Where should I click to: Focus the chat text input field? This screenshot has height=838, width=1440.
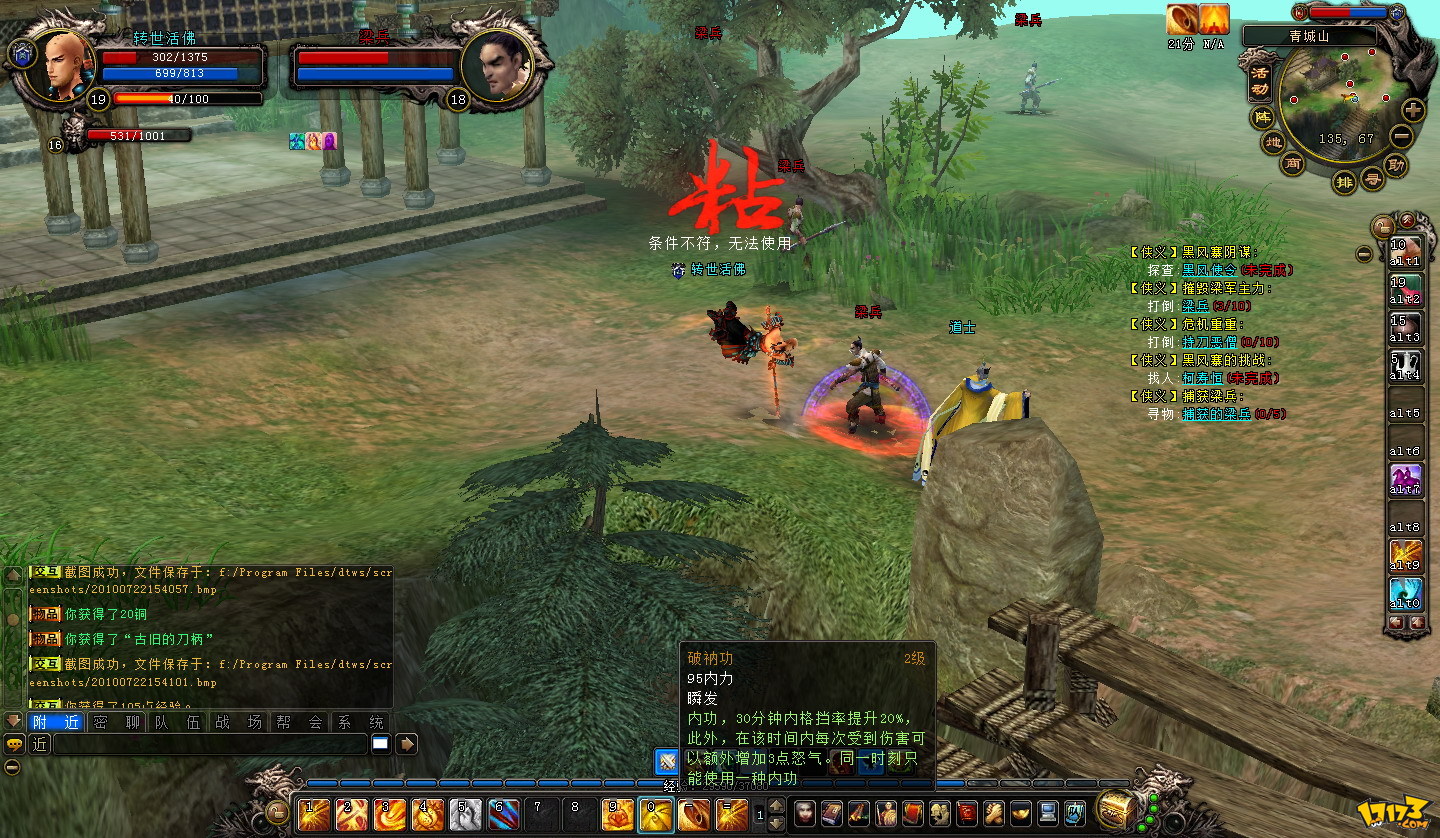tap(210, 744)
